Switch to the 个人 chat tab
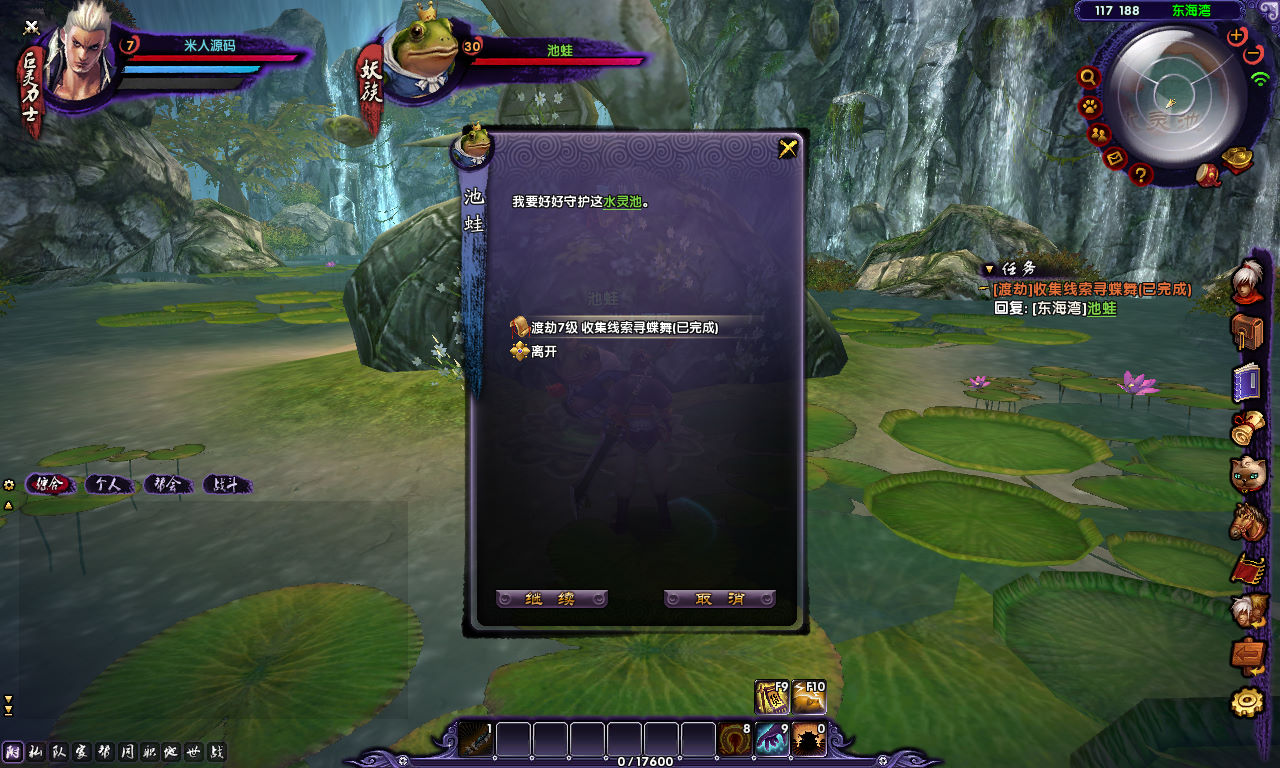 pos(108,484)
